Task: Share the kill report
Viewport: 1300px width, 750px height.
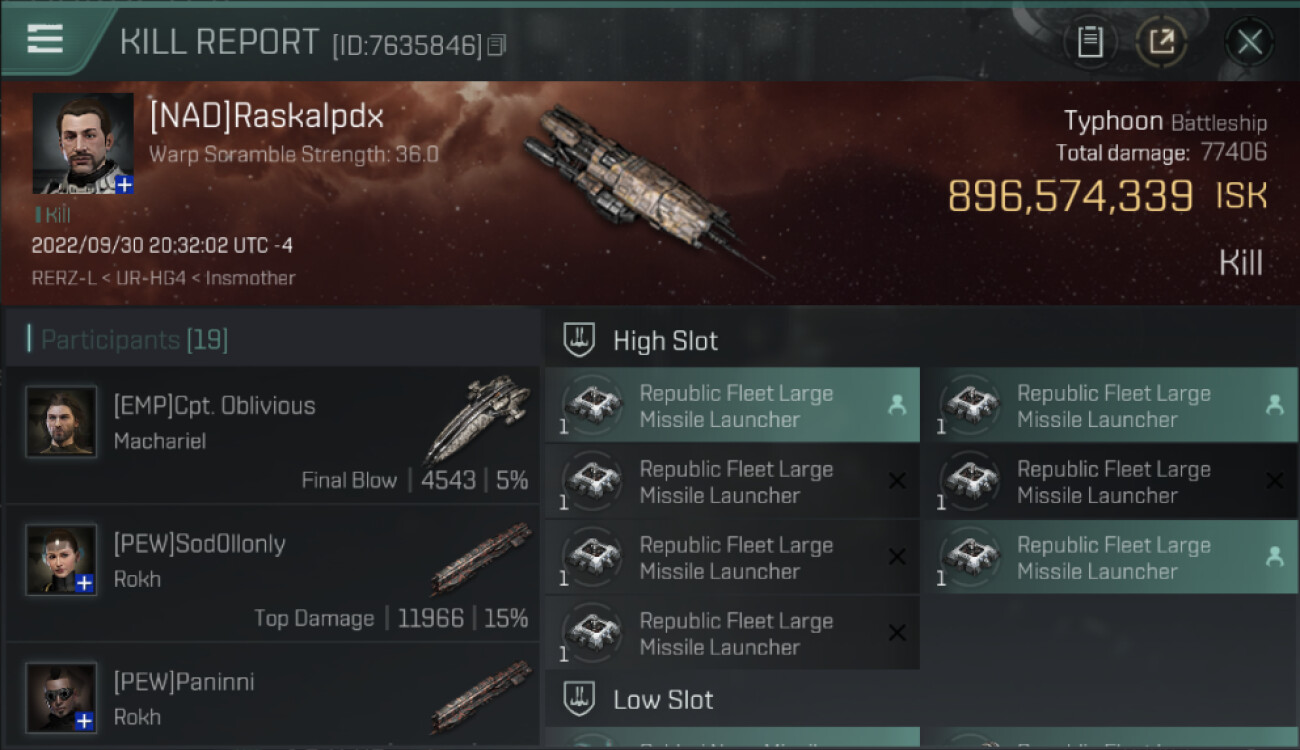Action: point(1161,42)
